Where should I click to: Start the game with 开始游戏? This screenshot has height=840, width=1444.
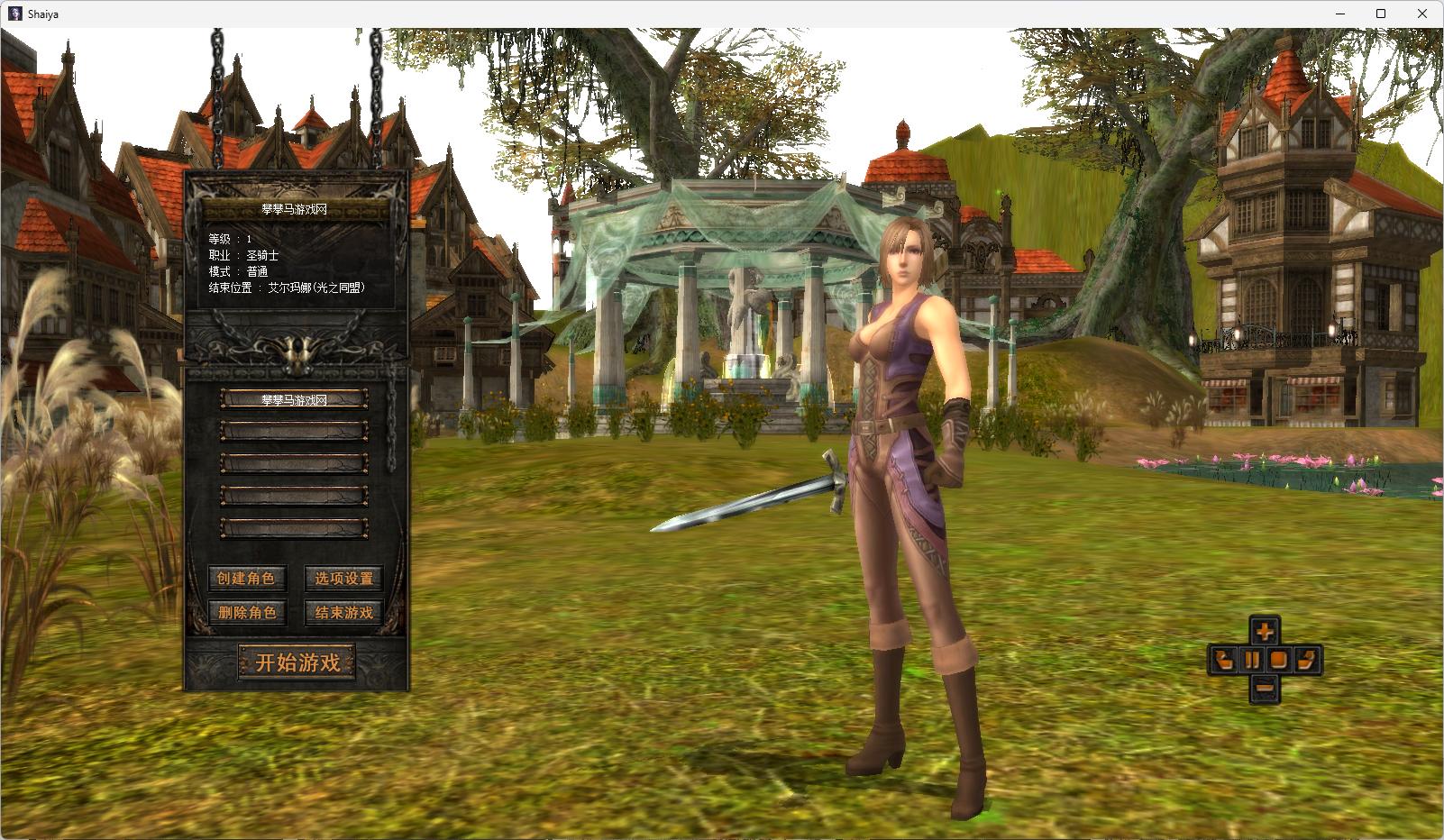click(x=297, y=662)
